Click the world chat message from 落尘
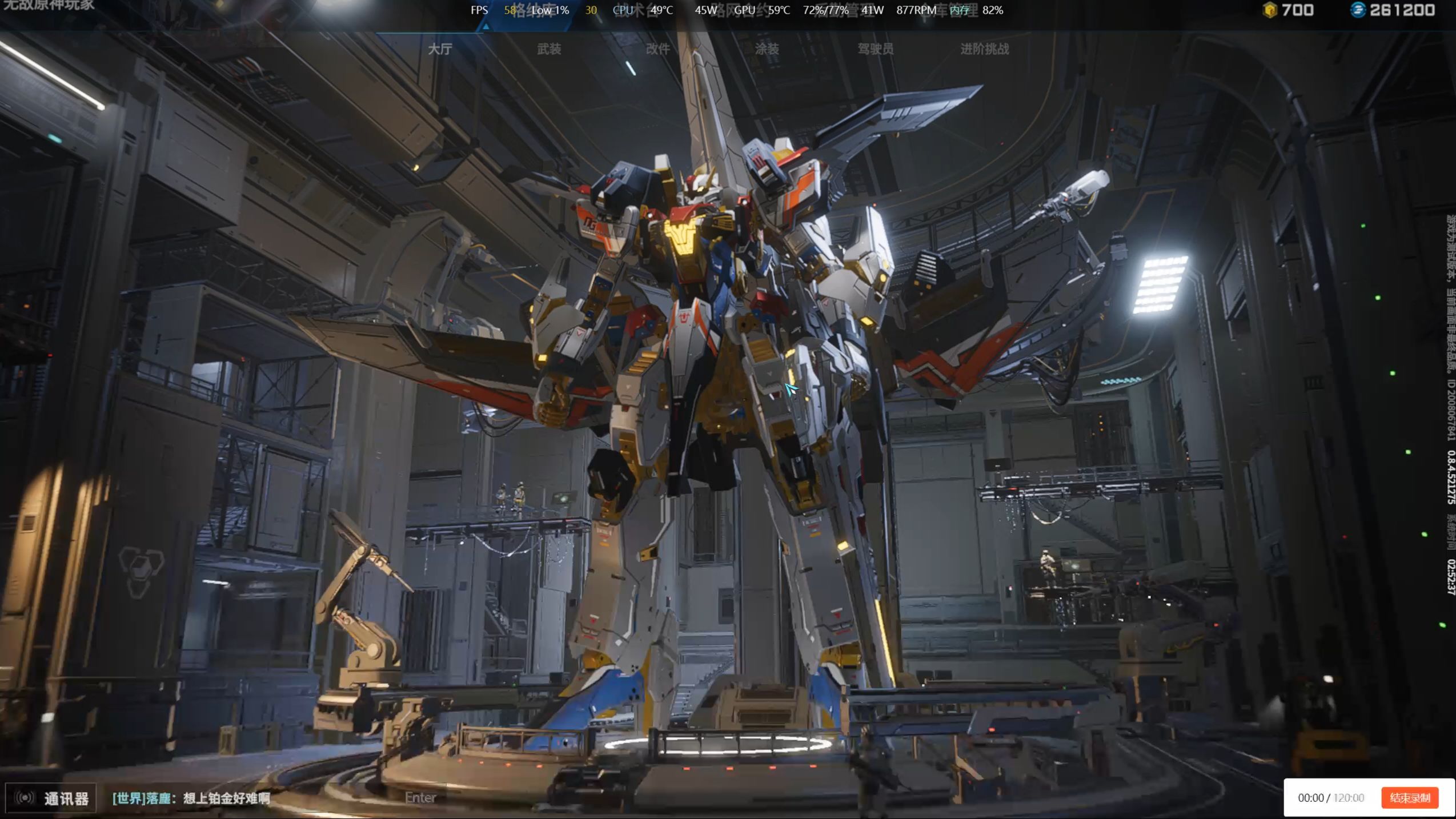The image size is (1456, 819). (191, 798)
